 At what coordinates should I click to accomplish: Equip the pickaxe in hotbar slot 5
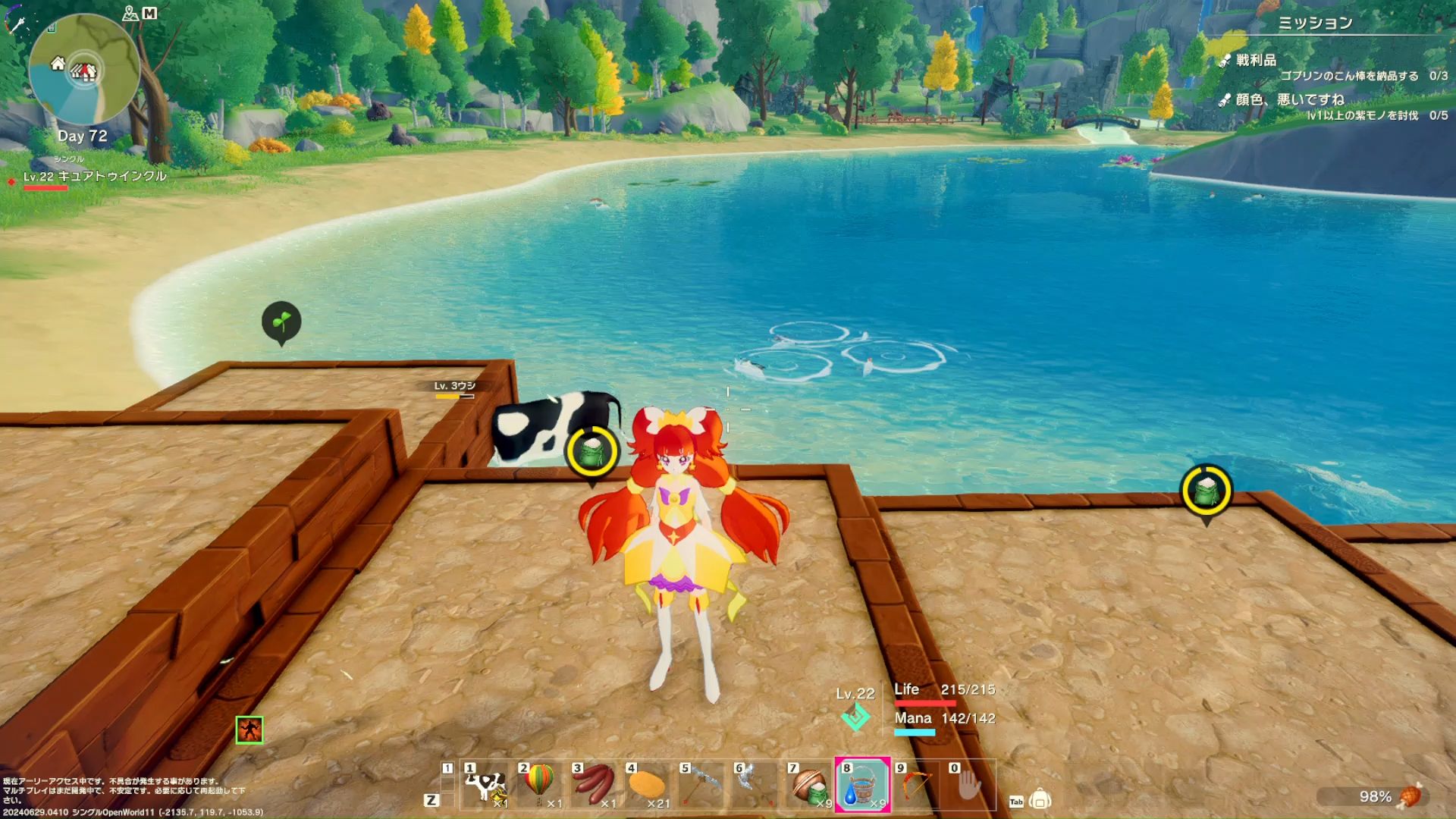701,786
